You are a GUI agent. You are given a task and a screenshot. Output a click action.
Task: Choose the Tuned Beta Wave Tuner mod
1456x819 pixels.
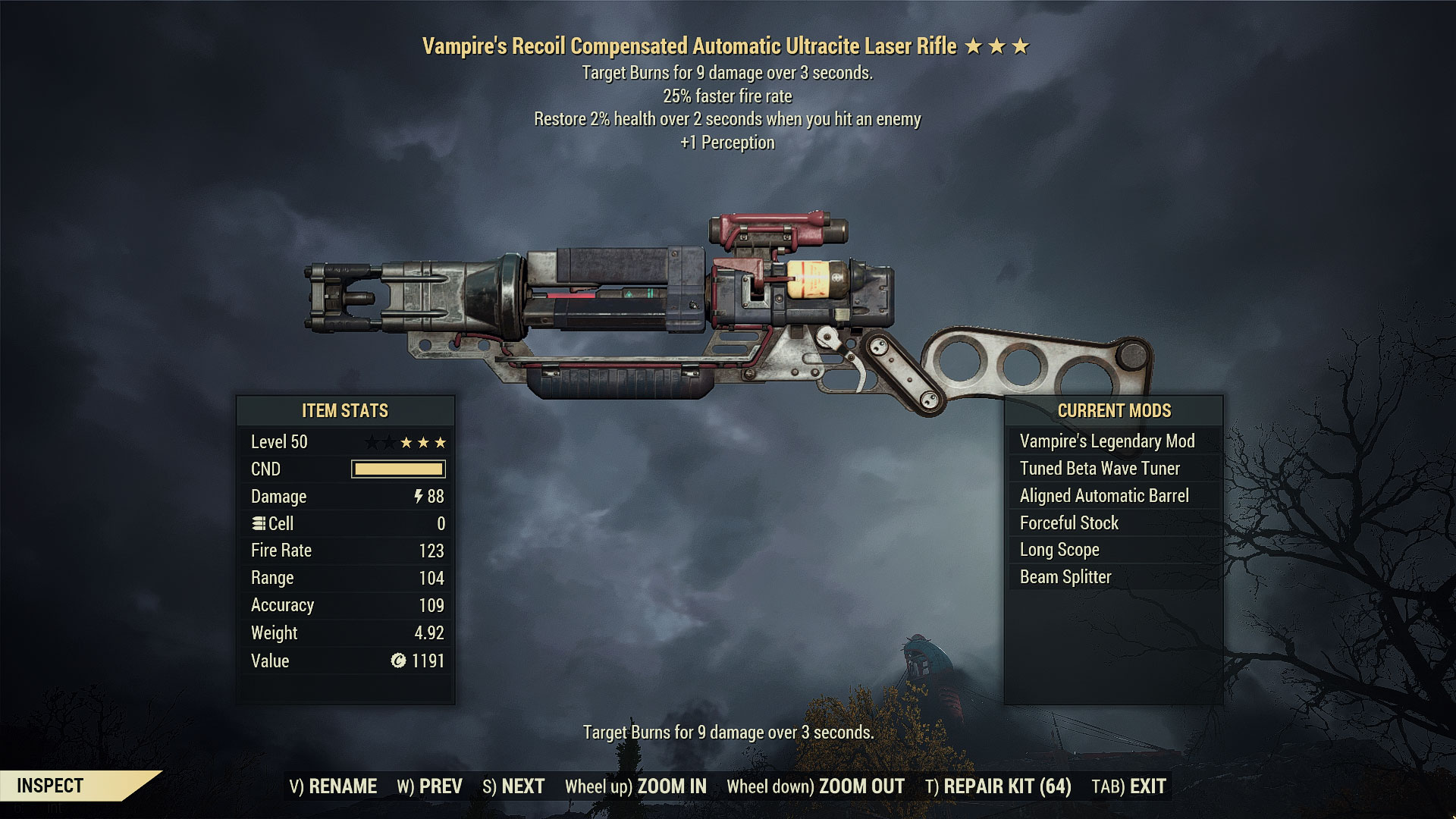point(1100,469)
